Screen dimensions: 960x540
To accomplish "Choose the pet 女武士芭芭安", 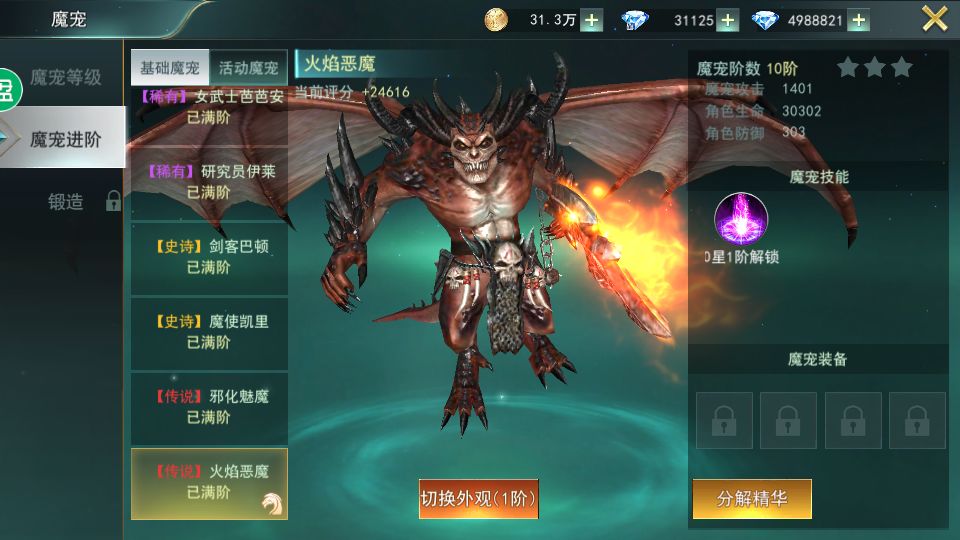I will [x=209, y=108].
